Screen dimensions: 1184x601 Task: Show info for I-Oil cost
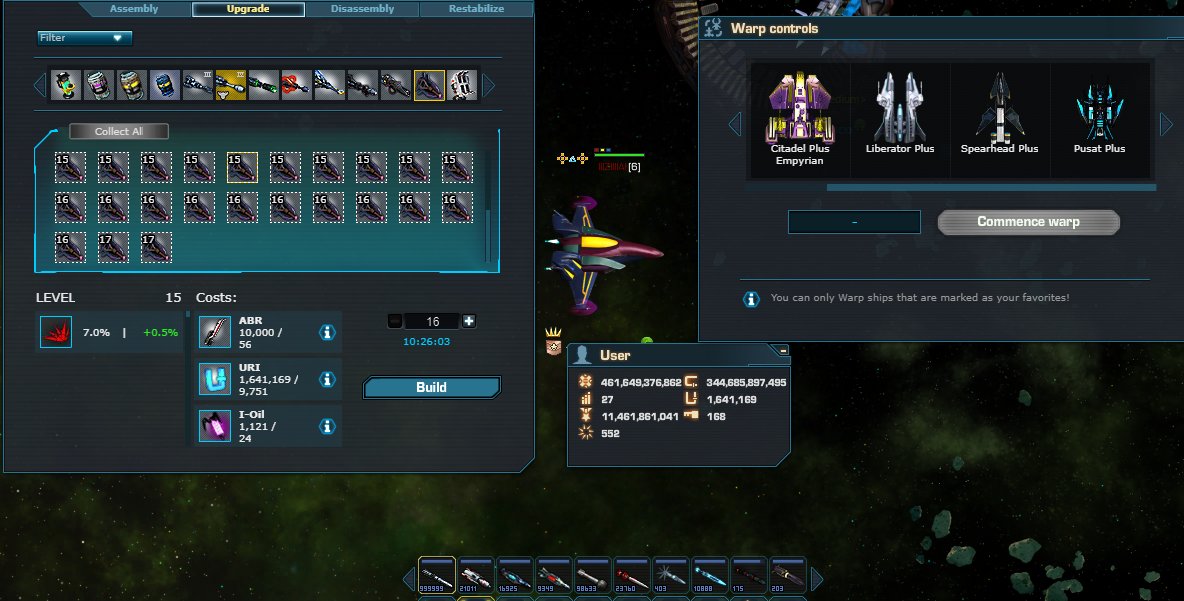tap(326, 426)
